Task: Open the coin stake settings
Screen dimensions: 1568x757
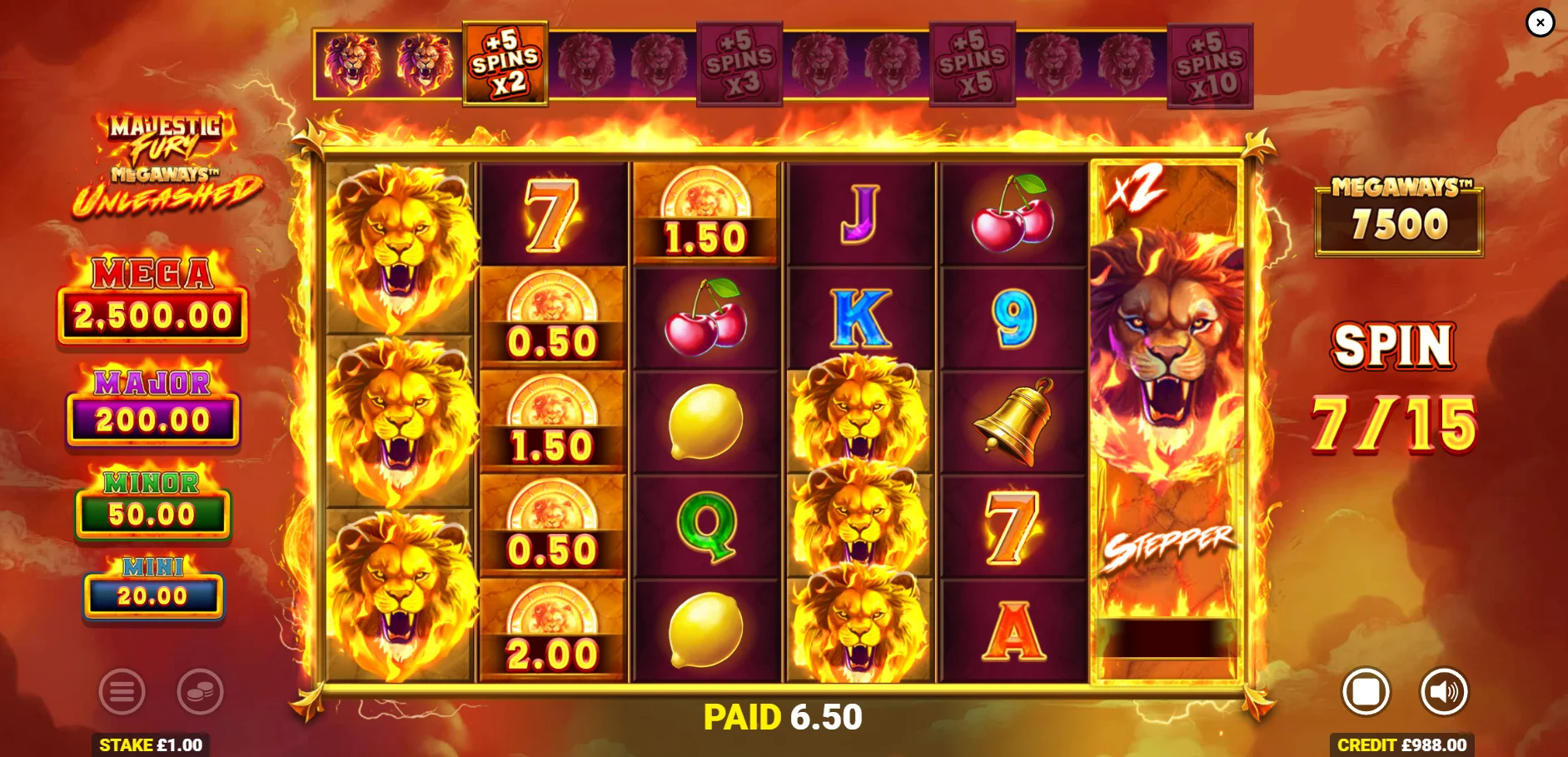Action: click(200, 691)
